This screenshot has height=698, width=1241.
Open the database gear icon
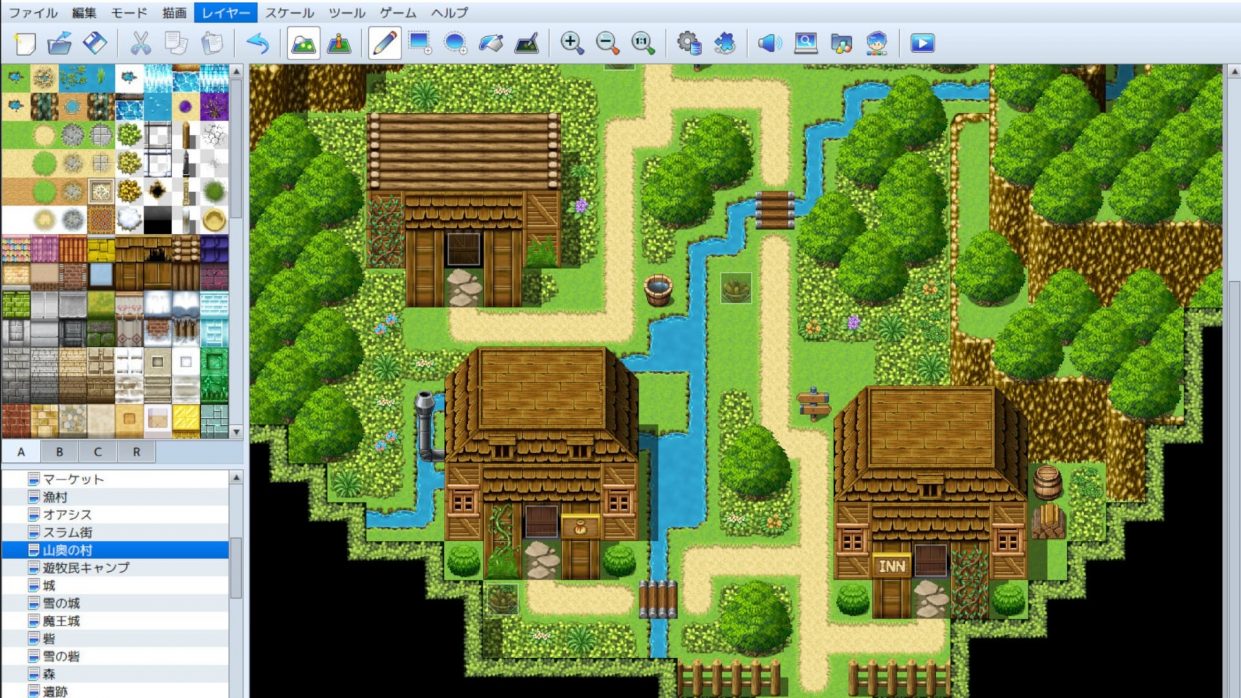pyautogui.click(x=688, y=44)
